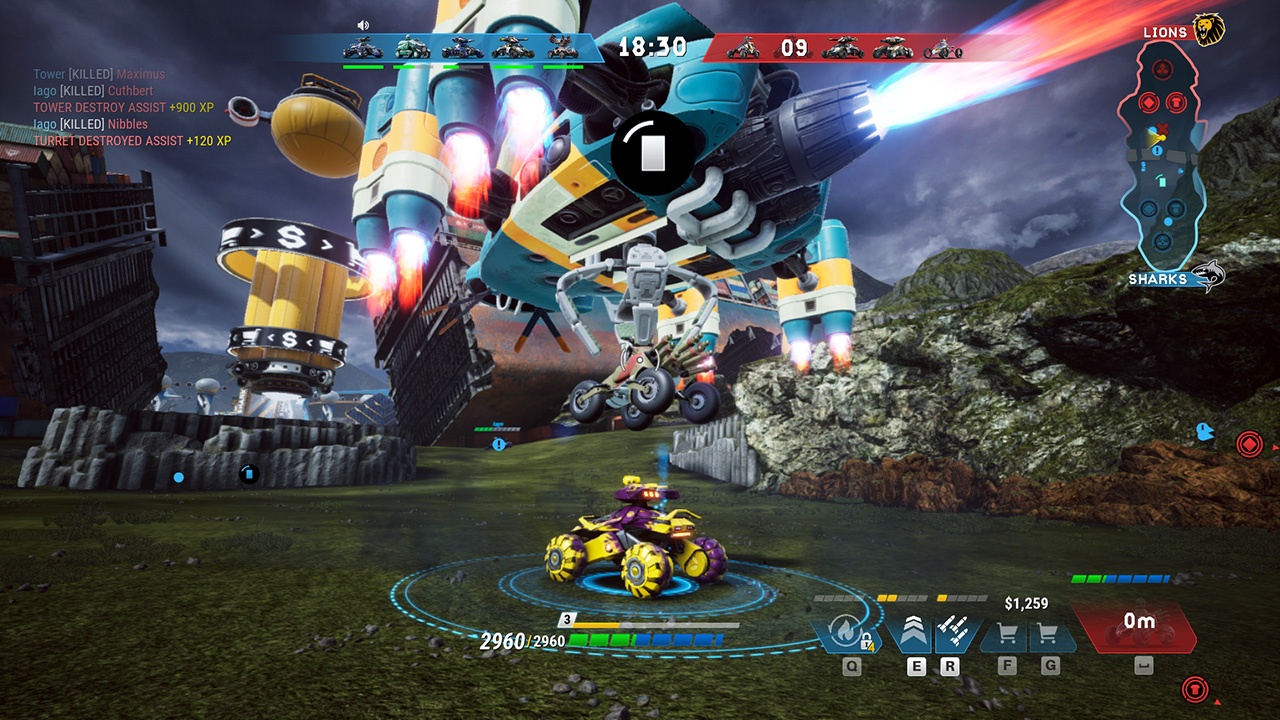
Task: Click the red 0m vehicle deploy panel
Action: point(1136,627)
